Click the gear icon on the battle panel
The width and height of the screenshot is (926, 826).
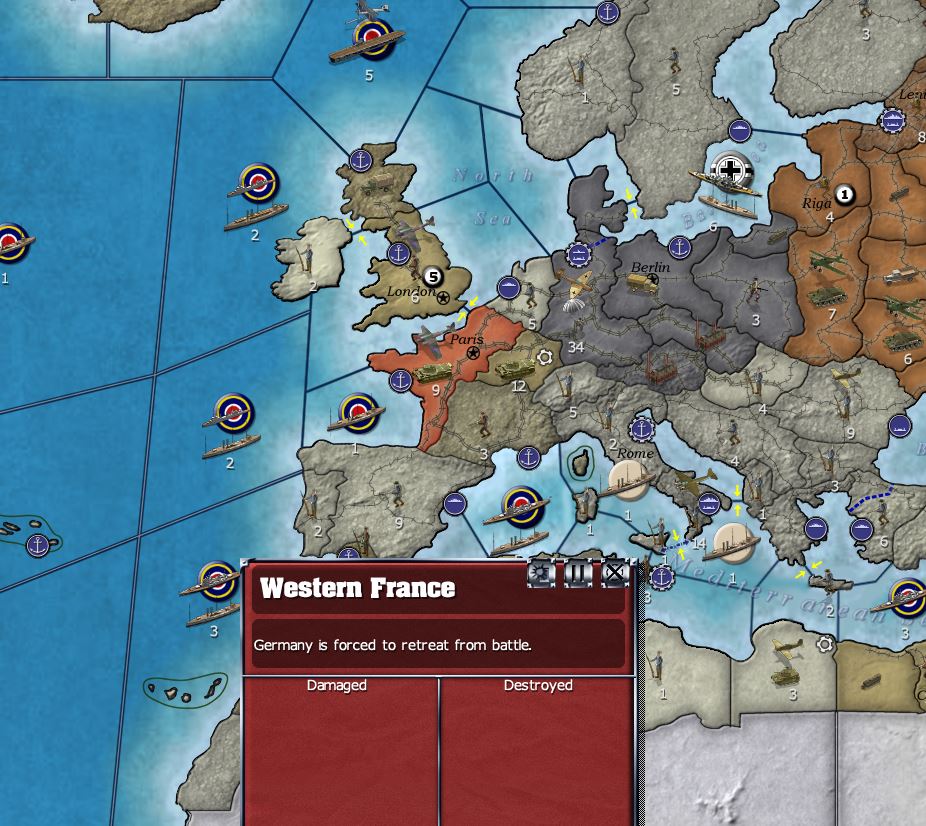click(x=542, y=573)
